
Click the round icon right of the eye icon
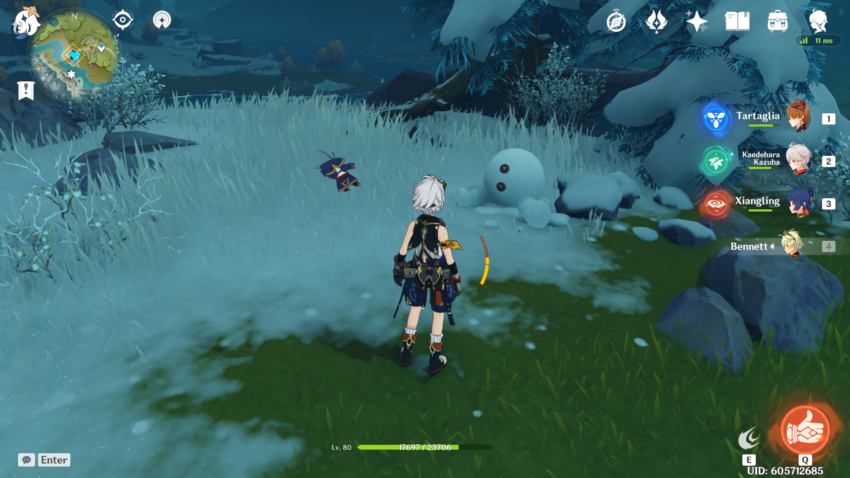click(162, 20)
